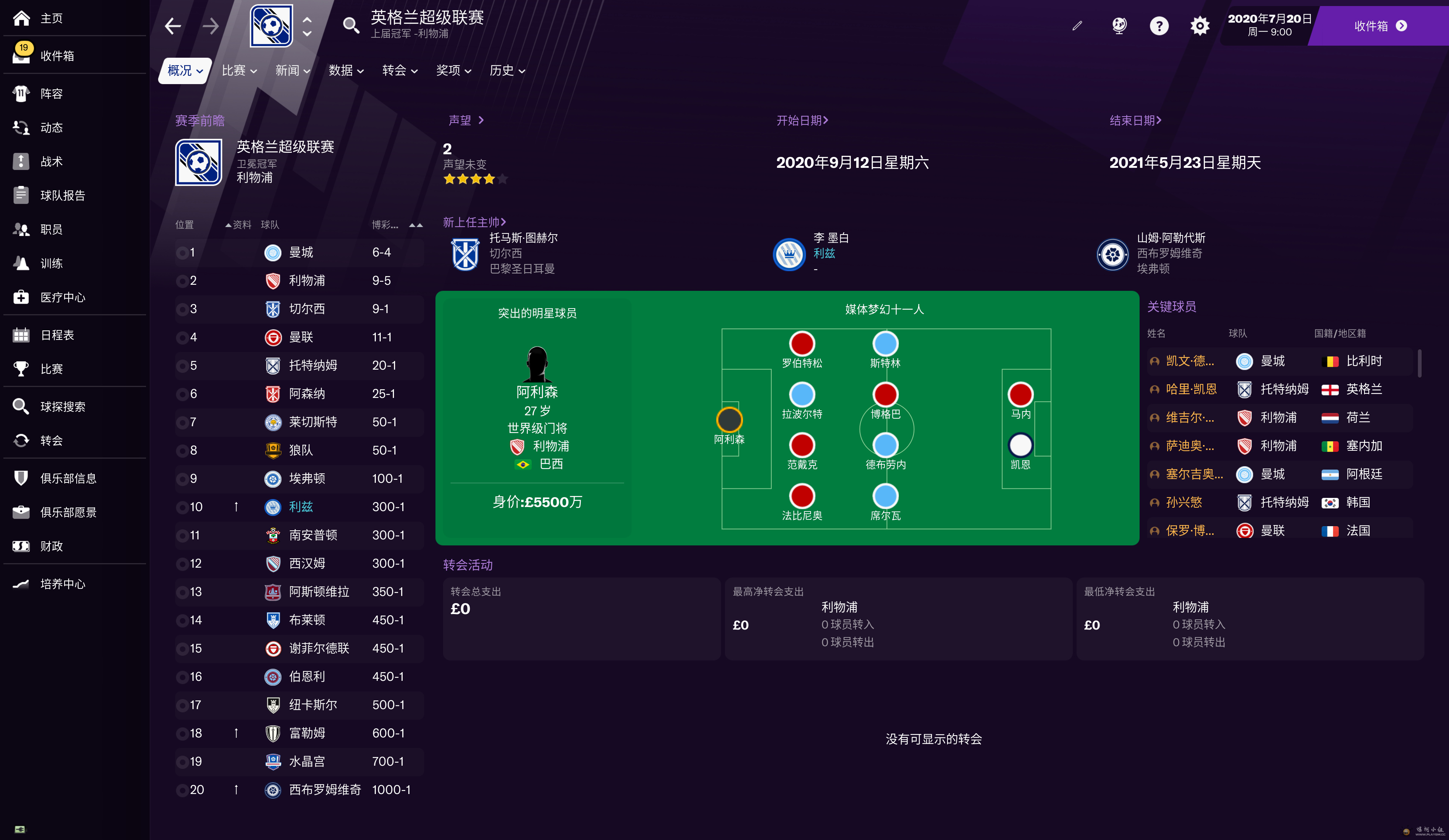
Task: Select key player 孙兴慜
Action: tap(1183, 502)
